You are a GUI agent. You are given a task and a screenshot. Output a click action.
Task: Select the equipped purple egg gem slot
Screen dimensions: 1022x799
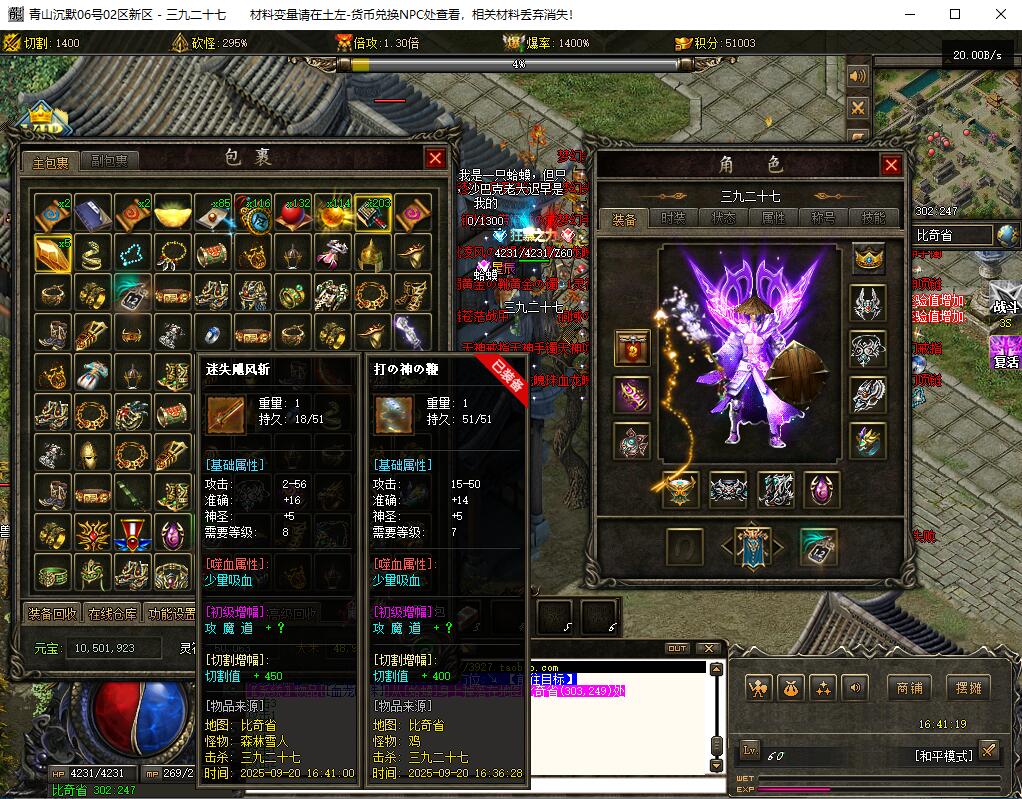822,490
